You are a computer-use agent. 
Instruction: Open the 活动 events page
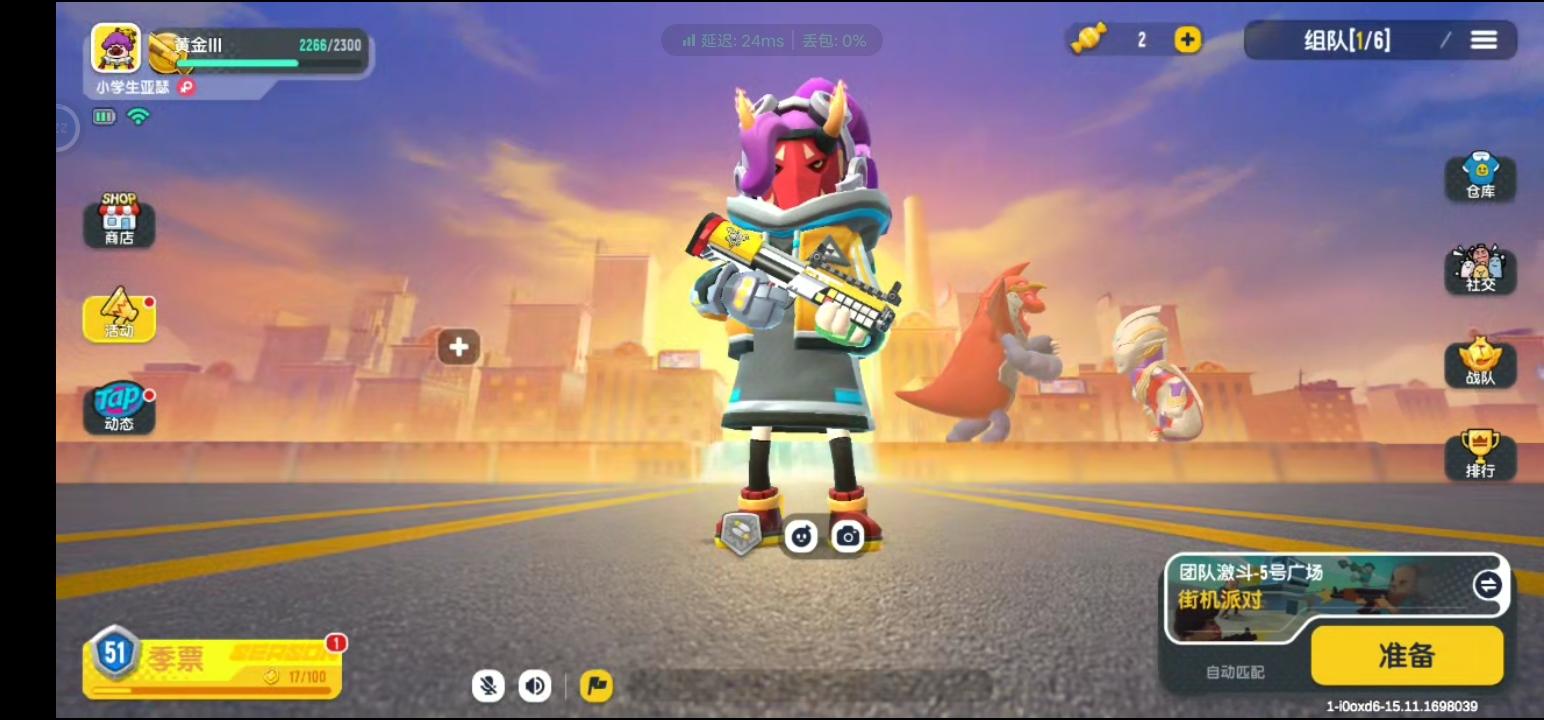pyautogui.click(x=119, y=318)
